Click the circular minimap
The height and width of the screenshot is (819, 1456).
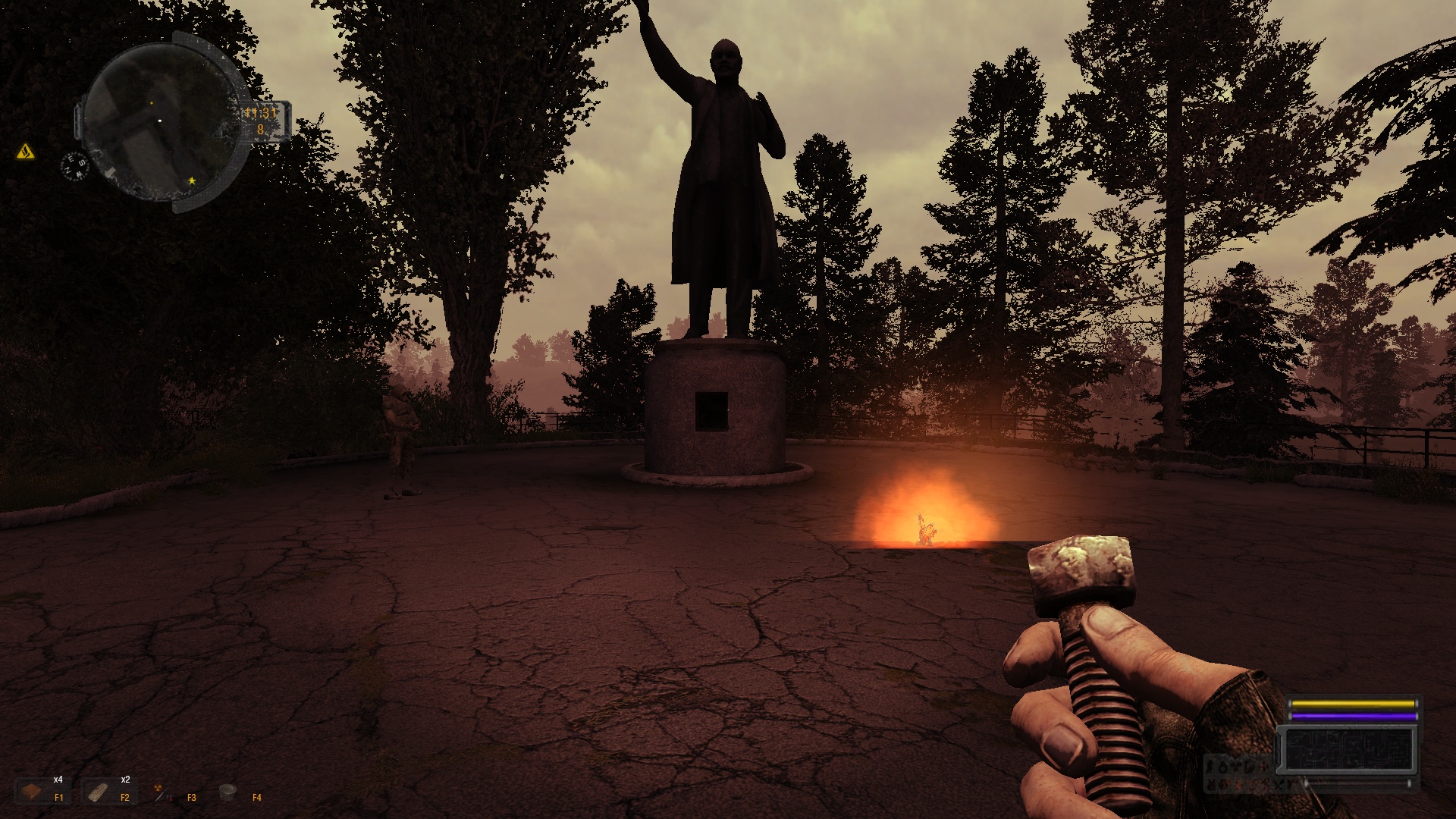click(159, 121)
